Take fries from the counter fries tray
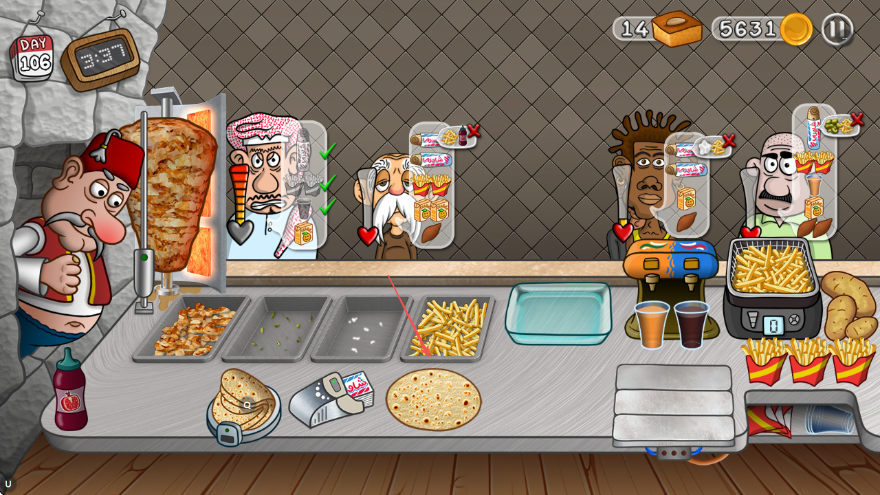The height and width of the screenshot is (495, 880). click(x=448, y=326)
